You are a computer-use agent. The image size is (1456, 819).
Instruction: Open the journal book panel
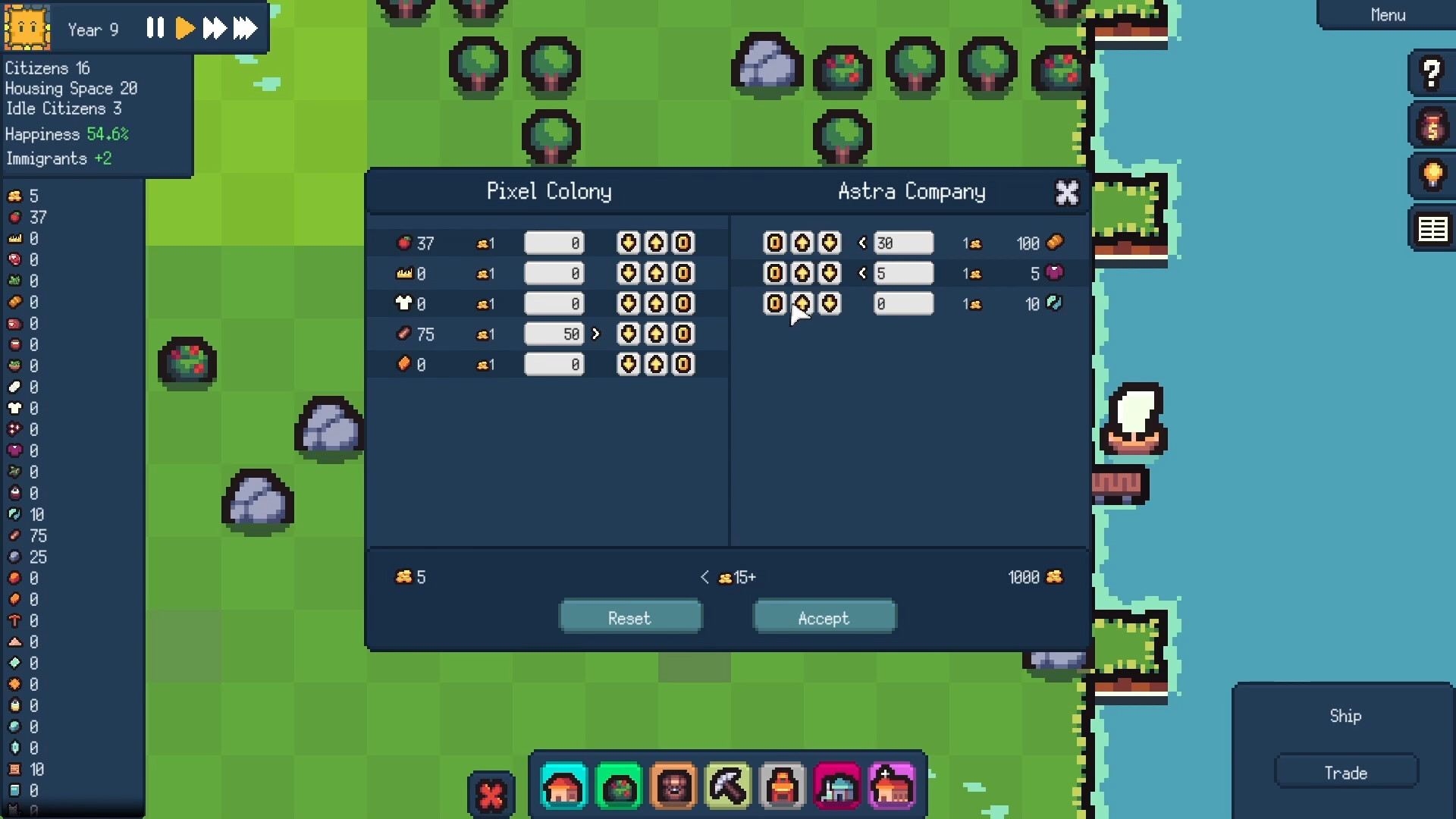point(1432,228)
